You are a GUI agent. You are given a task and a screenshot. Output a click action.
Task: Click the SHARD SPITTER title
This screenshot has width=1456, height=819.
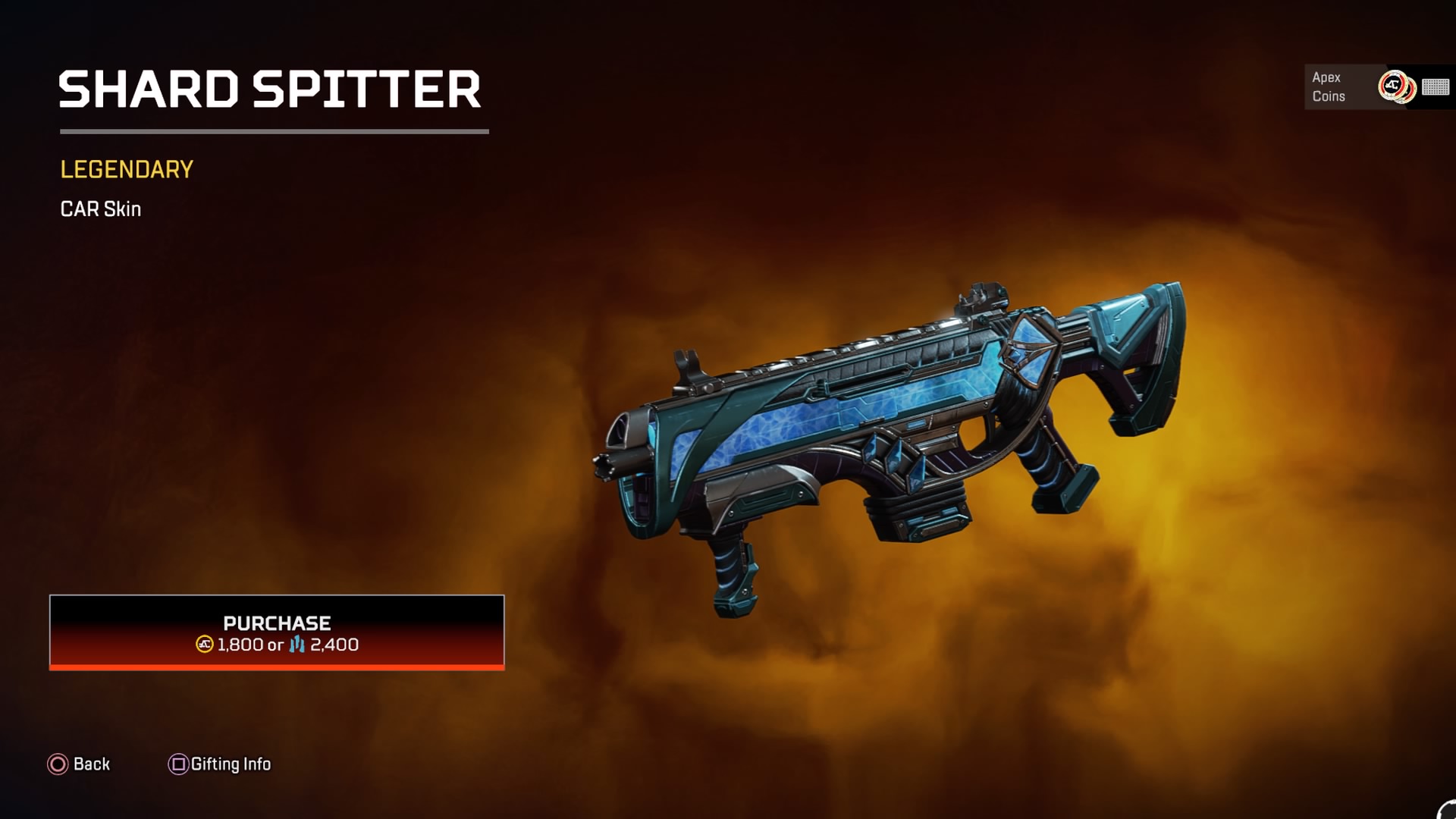tap(271, 90)
